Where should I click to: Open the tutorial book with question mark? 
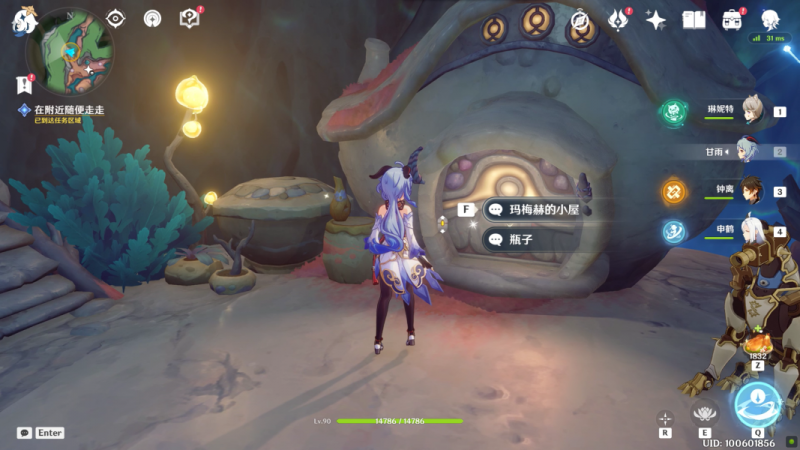pos(189,18)
